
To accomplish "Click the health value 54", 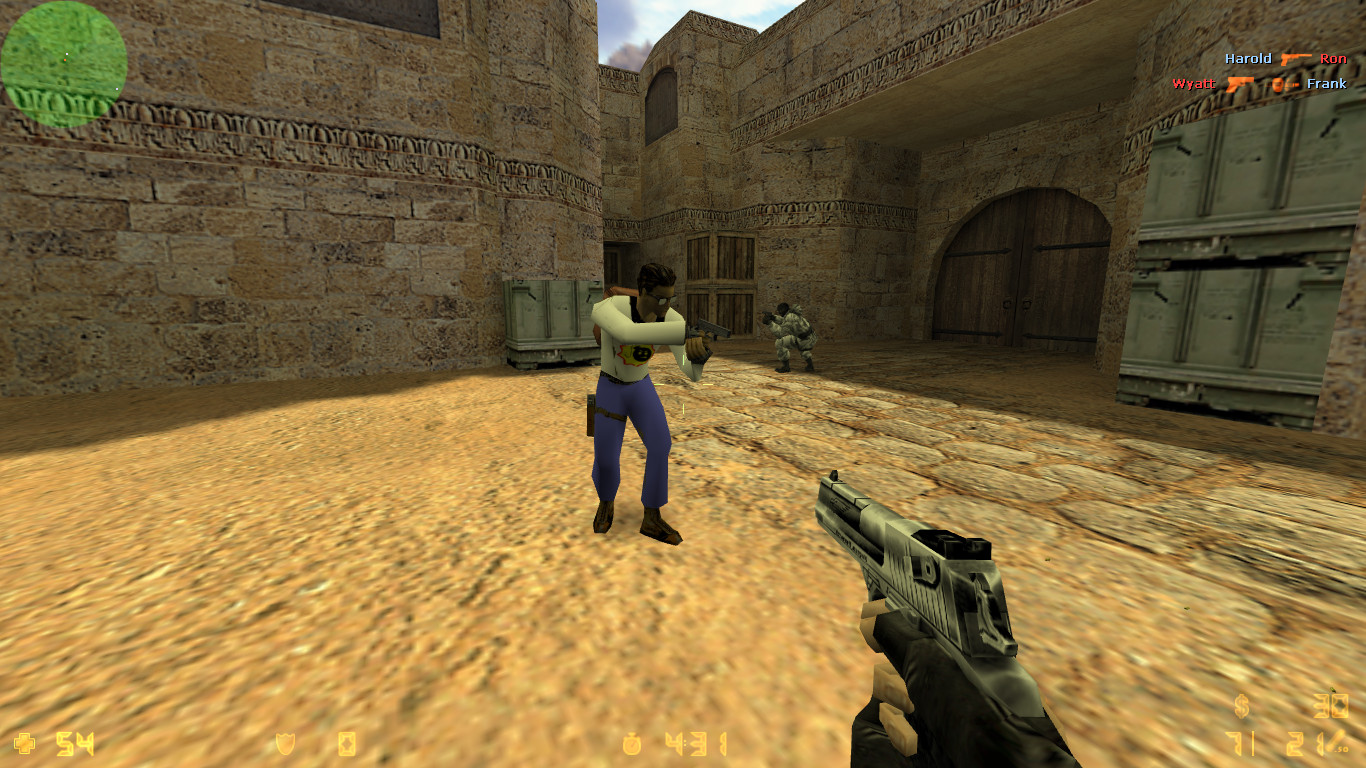I will (x=73, y=742).
